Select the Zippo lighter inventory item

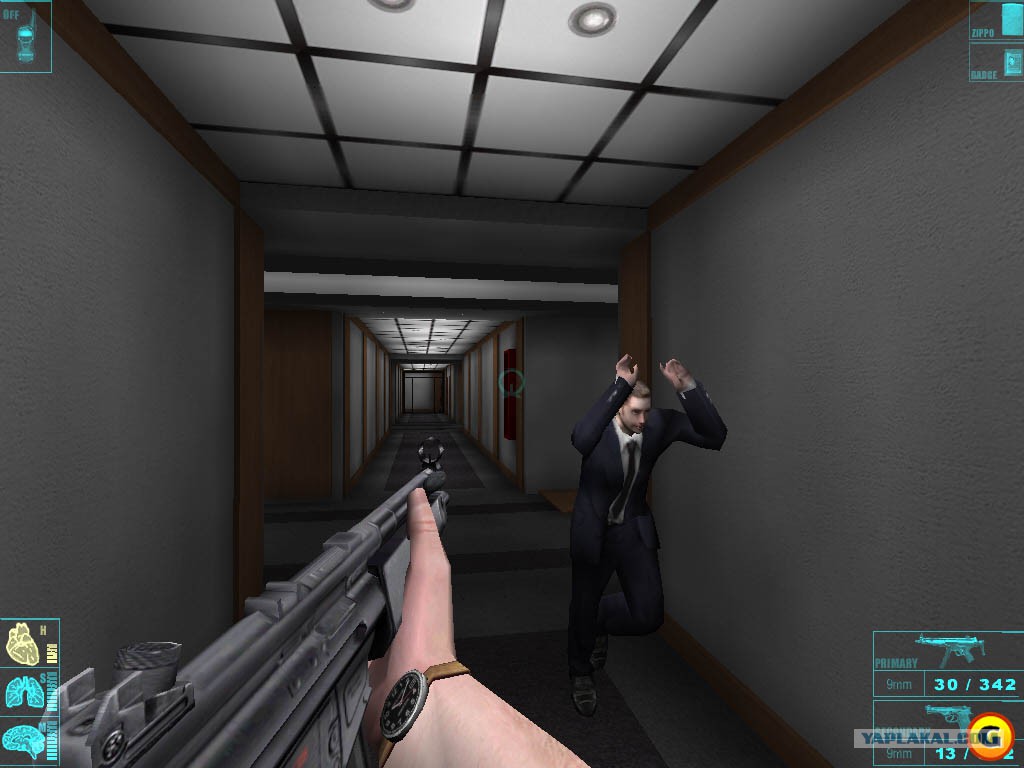pos(996,20)
